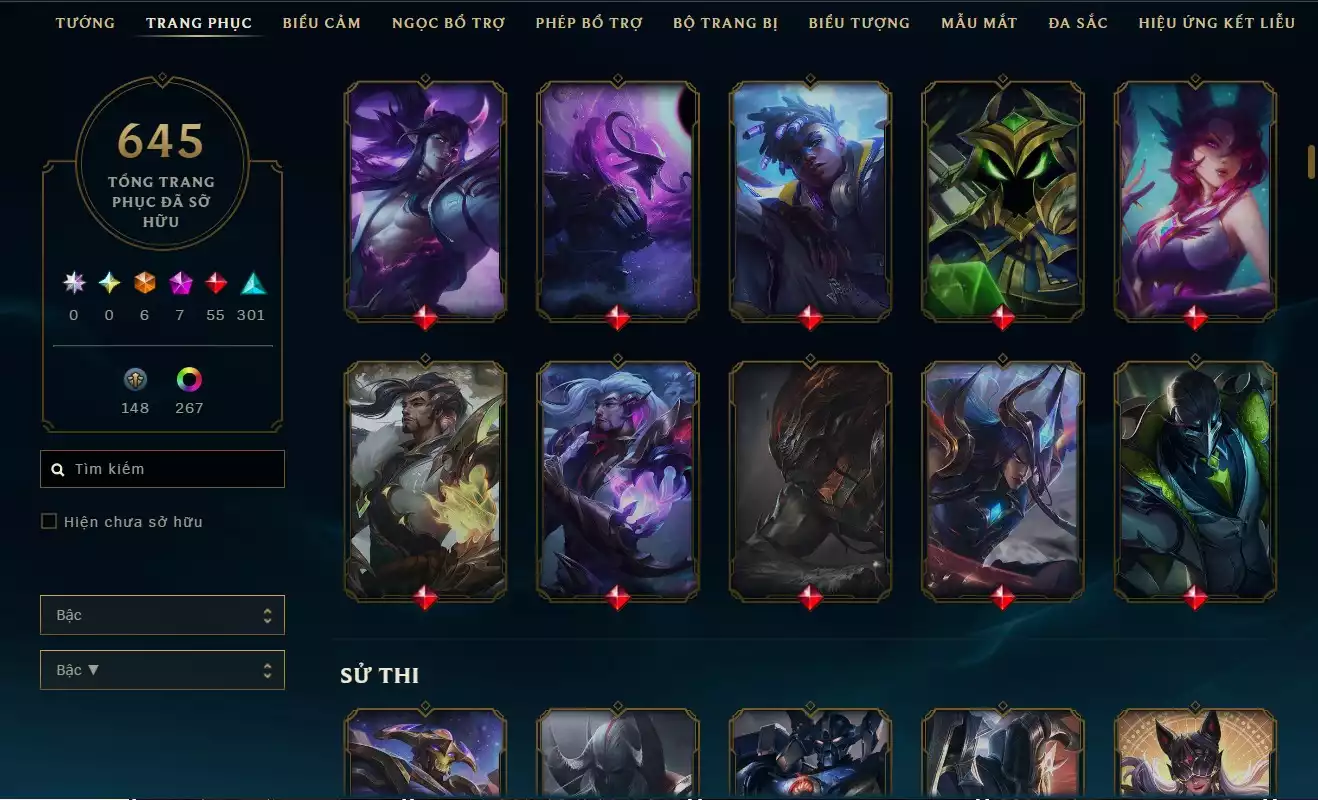Open the 'Bậc ▼' sort order dropdown
The width and height of the screenshot is (1318, 800).
coord(162,669)
